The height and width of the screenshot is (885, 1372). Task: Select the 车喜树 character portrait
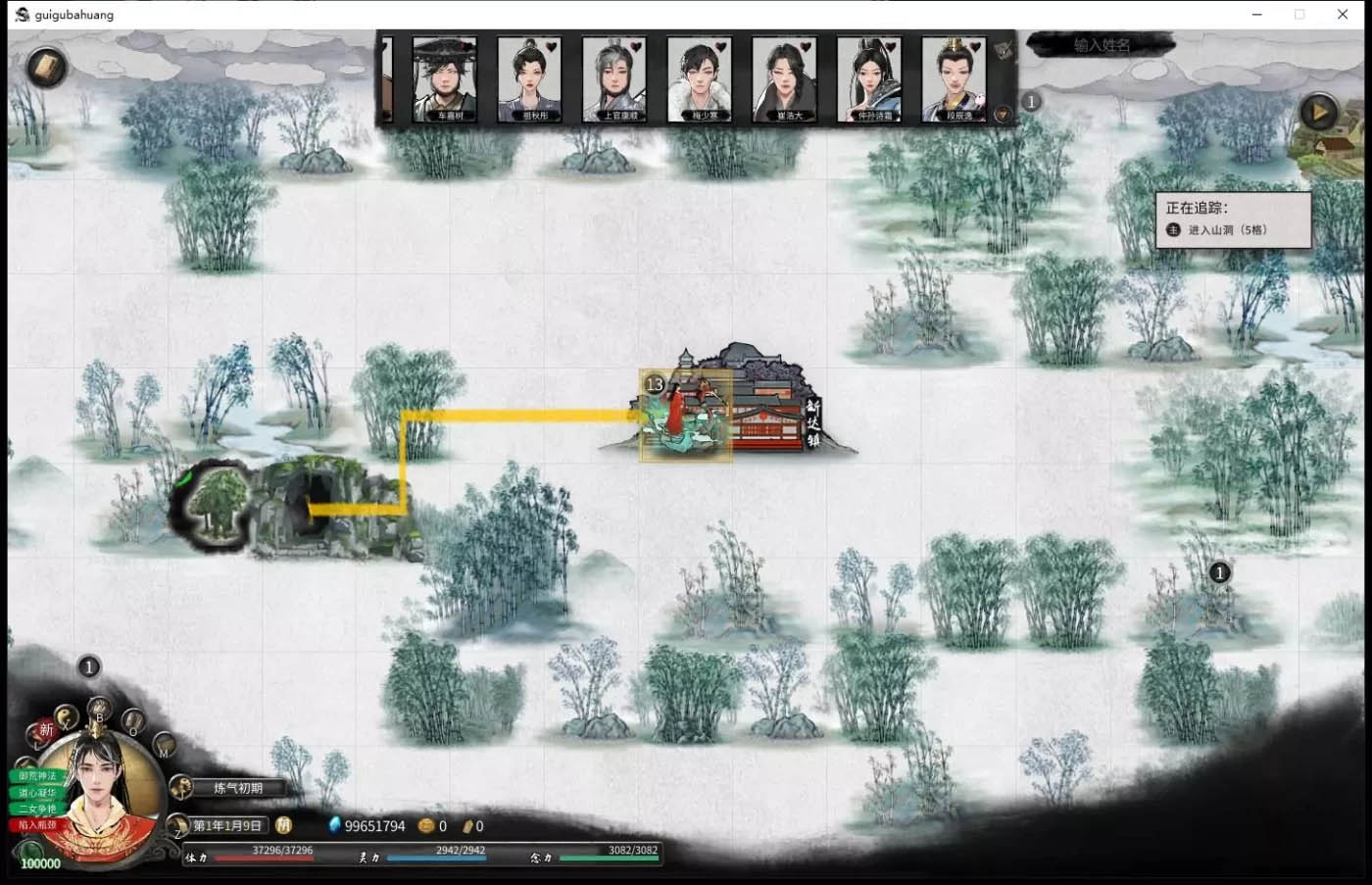445,78
